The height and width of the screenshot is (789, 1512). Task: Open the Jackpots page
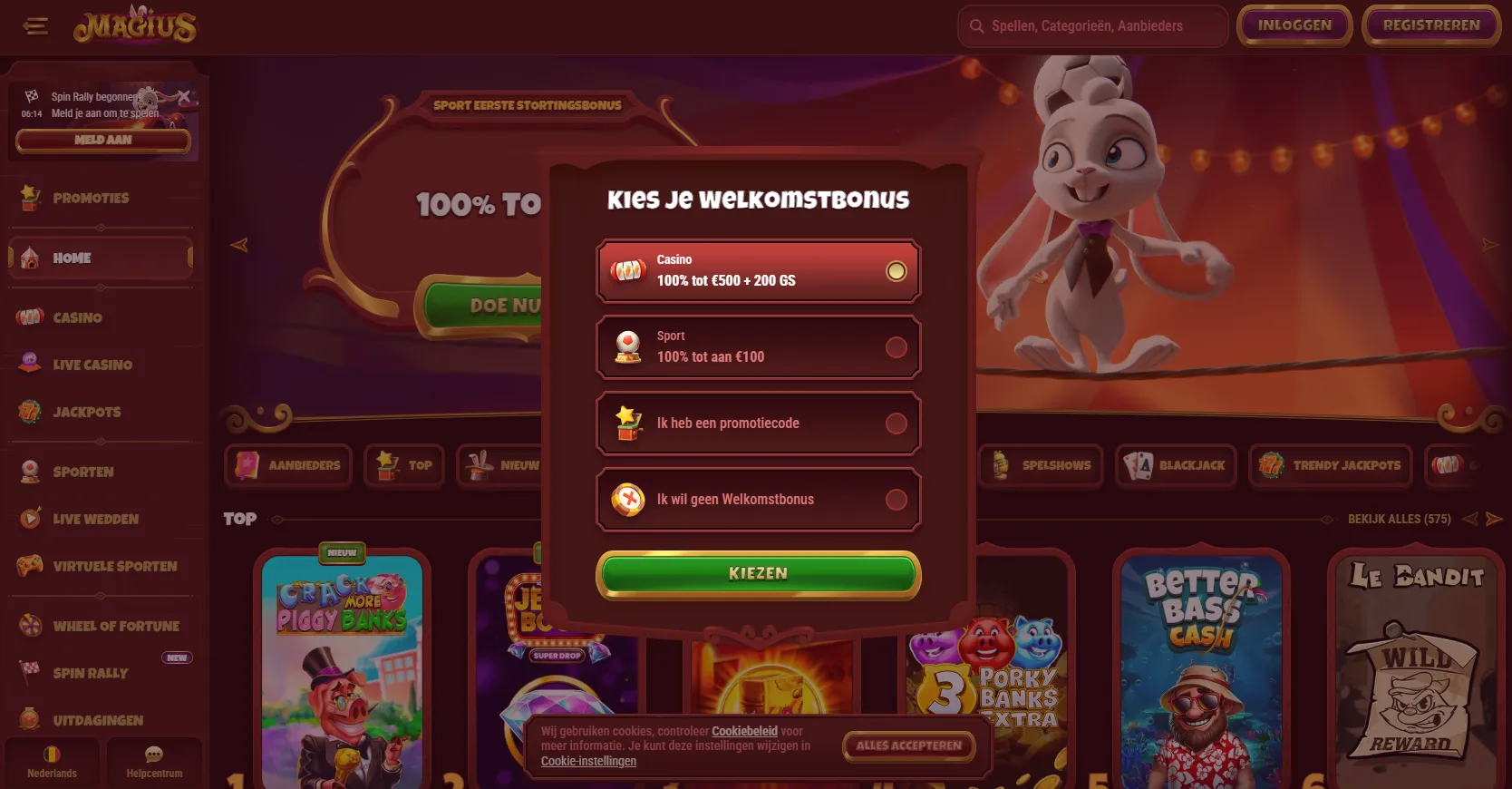(86, 412)
